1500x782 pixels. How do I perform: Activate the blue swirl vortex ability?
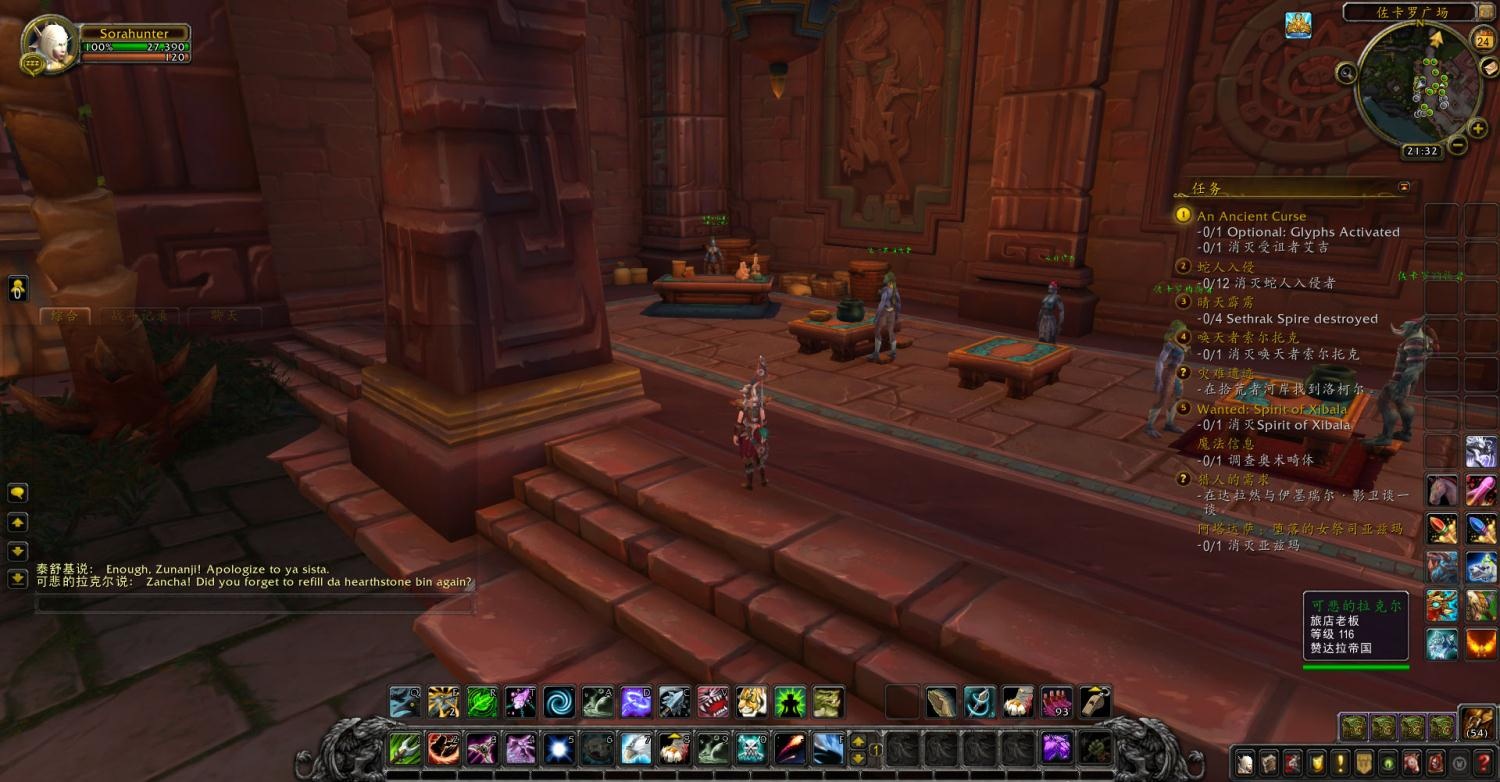click(559, 702)
